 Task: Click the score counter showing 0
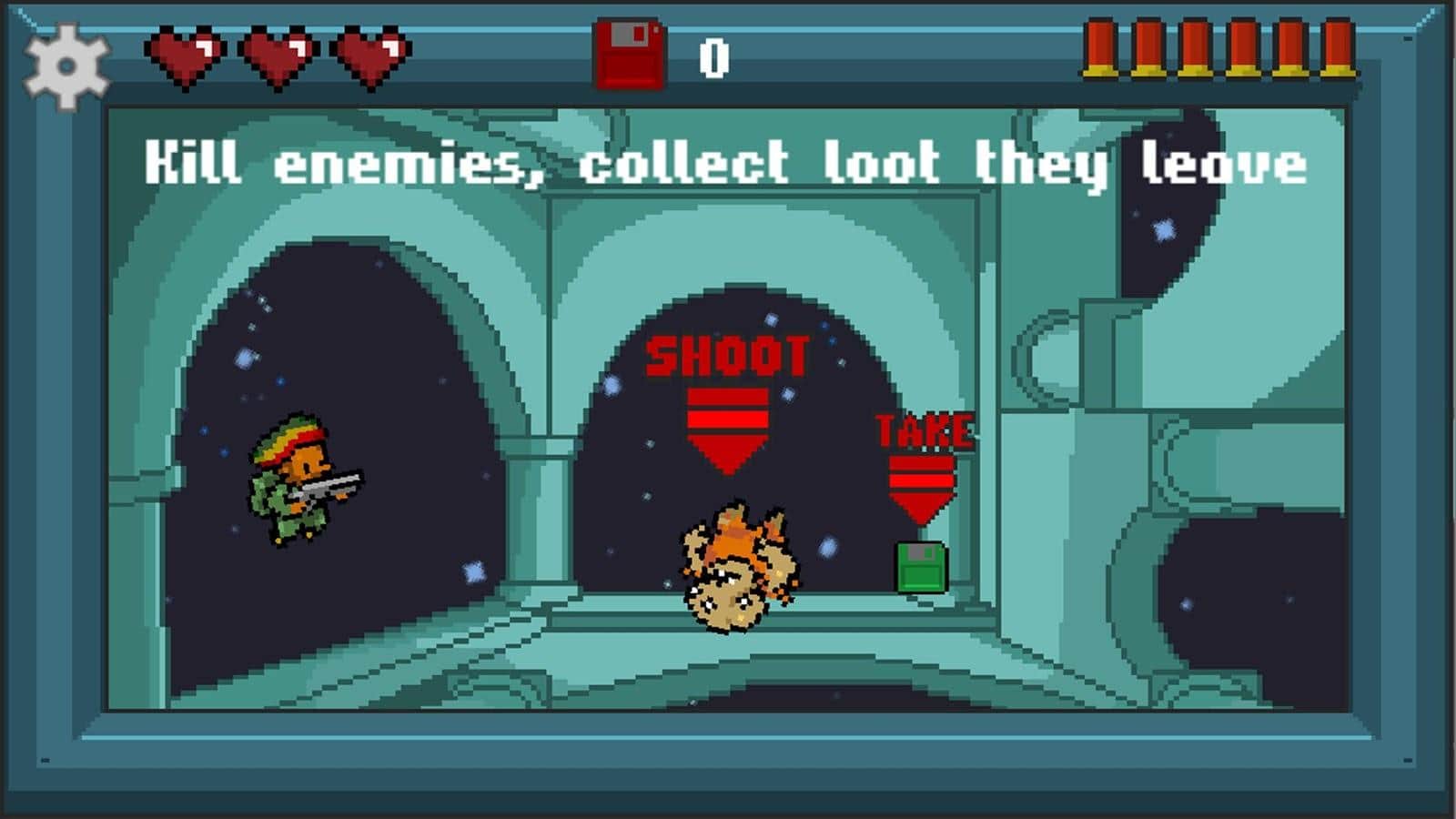[715, 55]
